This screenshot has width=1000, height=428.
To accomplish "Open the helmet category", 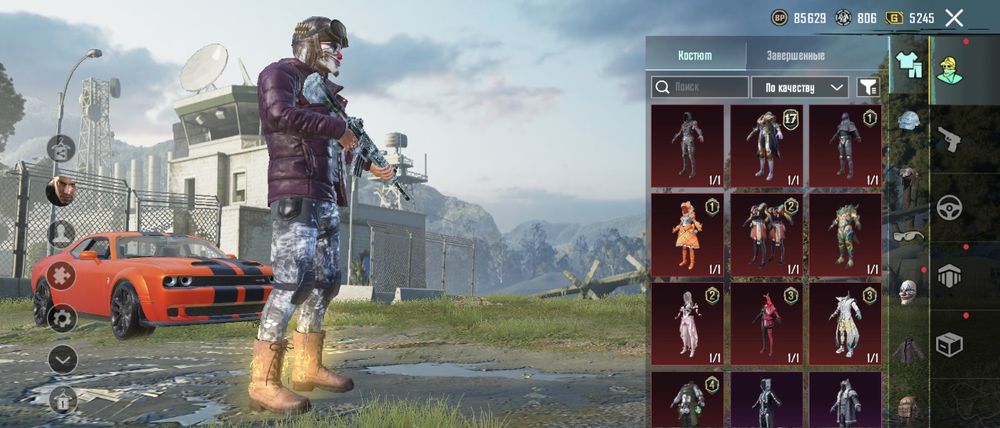I will [x=908, y=121].
